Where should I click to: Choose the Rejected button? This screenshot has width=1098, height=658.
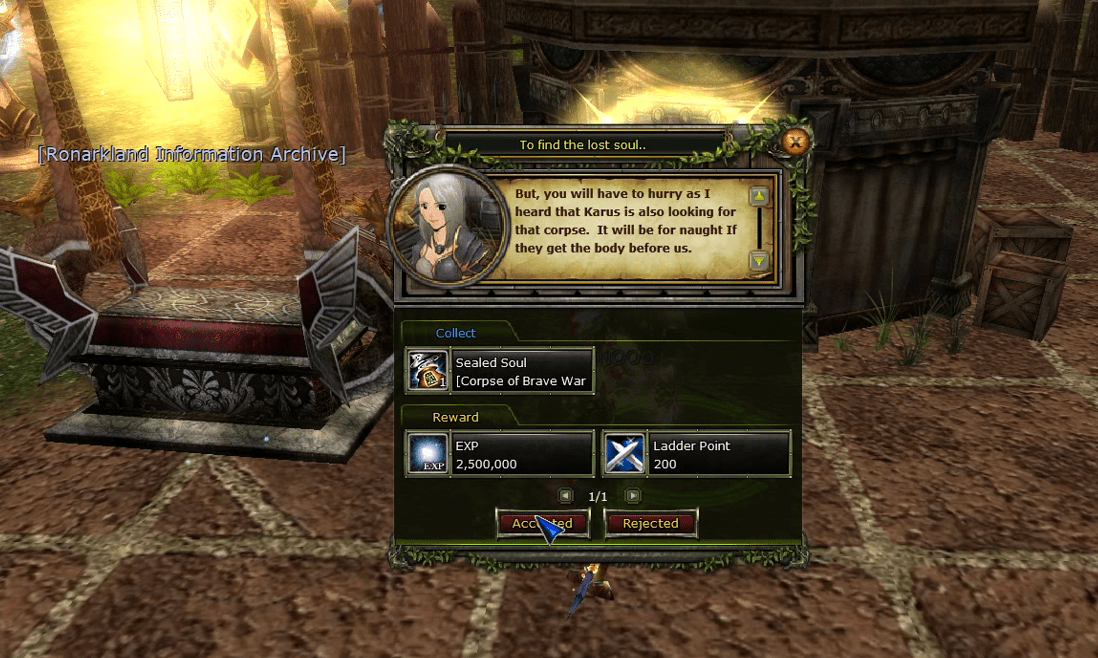click(x=650, y=523)
